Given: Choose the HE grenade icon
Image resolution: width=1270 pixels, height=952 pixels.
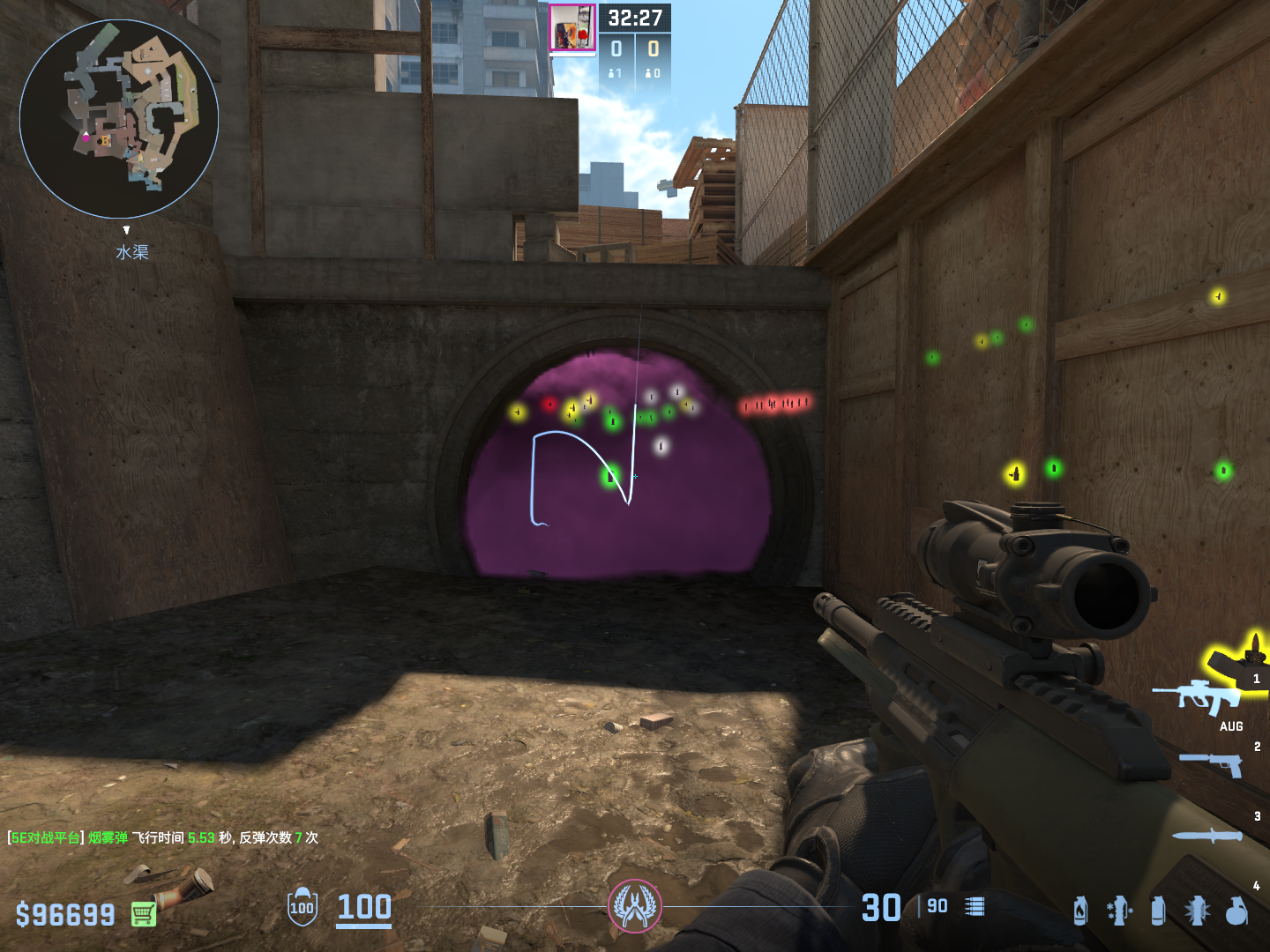Looking at the screenshot, I should (x=1236, y=911).
